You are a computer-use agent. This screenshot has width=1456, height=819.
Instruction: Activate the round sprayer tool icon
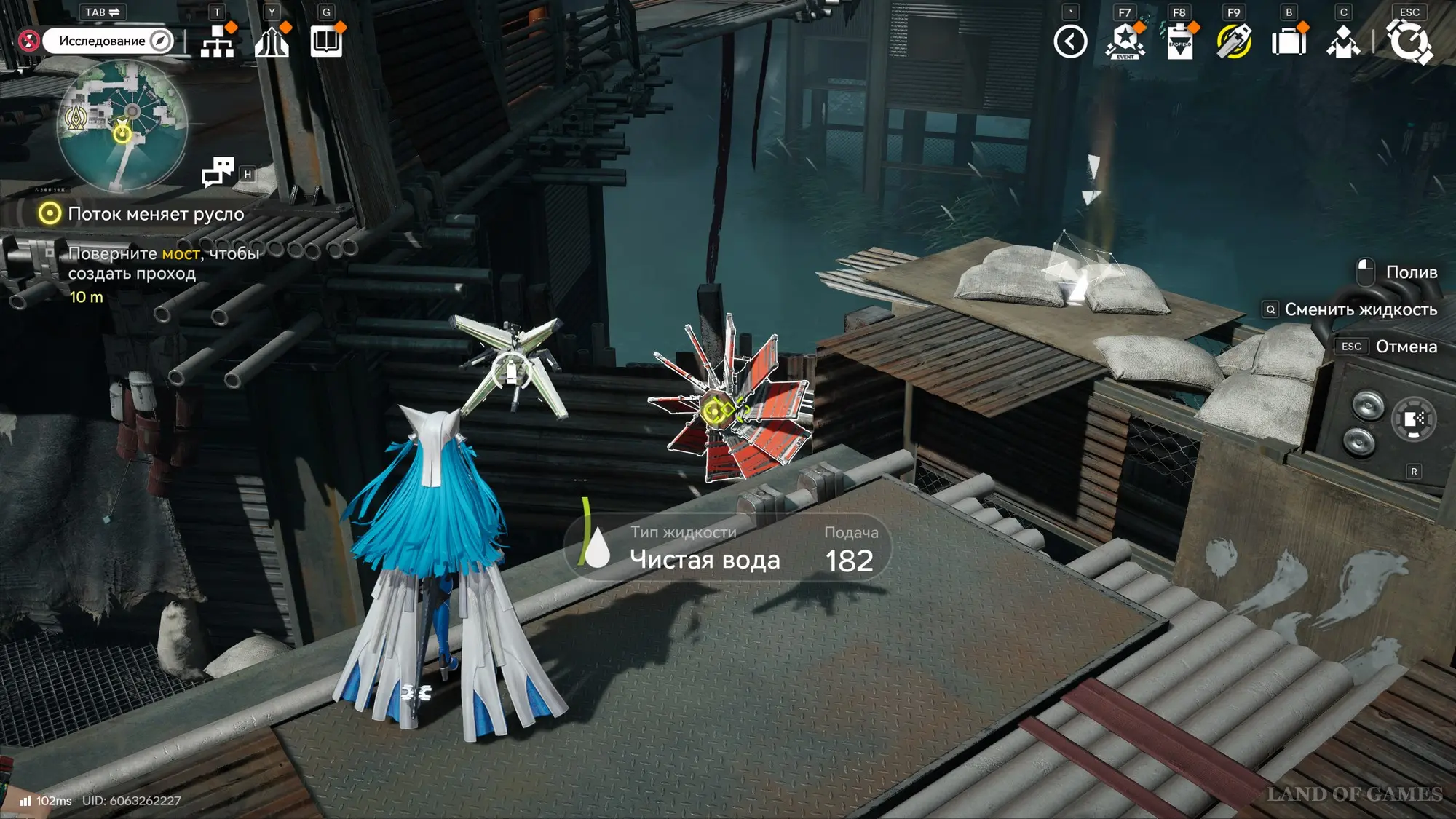[1414, 419]
